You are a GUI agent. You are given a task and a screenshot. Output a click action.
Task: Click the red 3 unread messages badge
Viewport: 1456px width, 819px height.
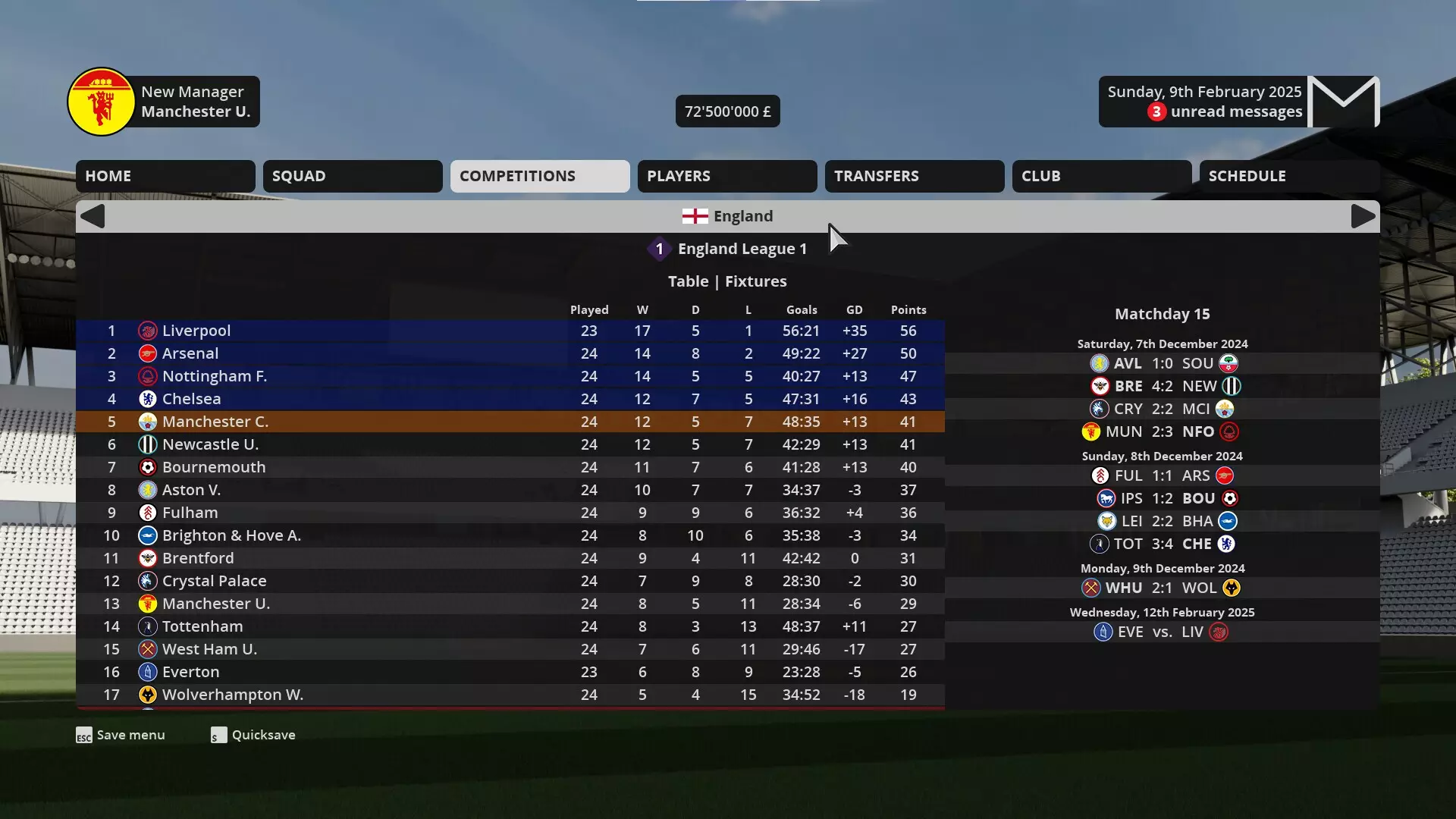pyautogui.click(x=1155, y=111)
